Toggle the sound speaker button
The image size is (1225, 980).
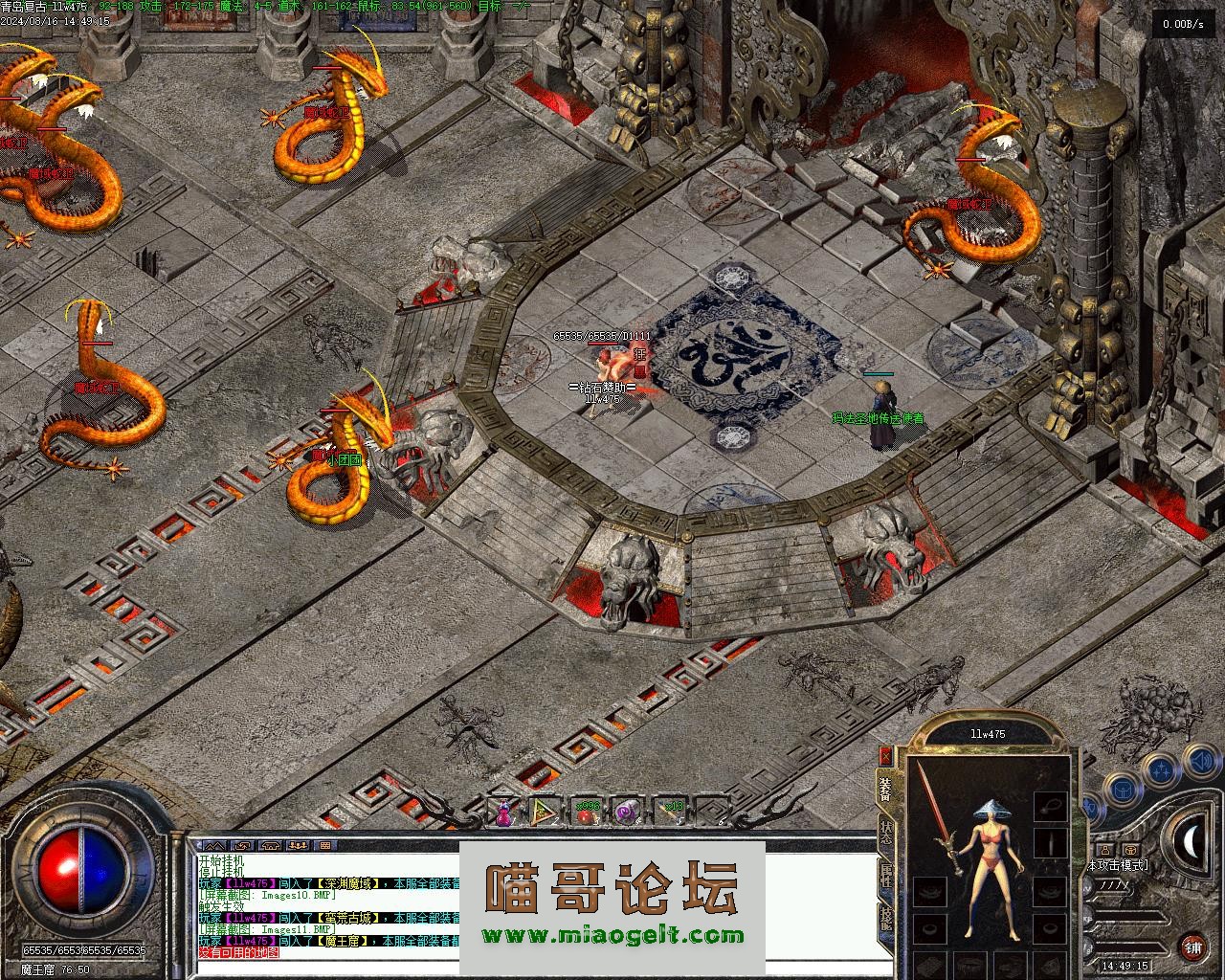pyautogui.click(x=1199, y=763)
